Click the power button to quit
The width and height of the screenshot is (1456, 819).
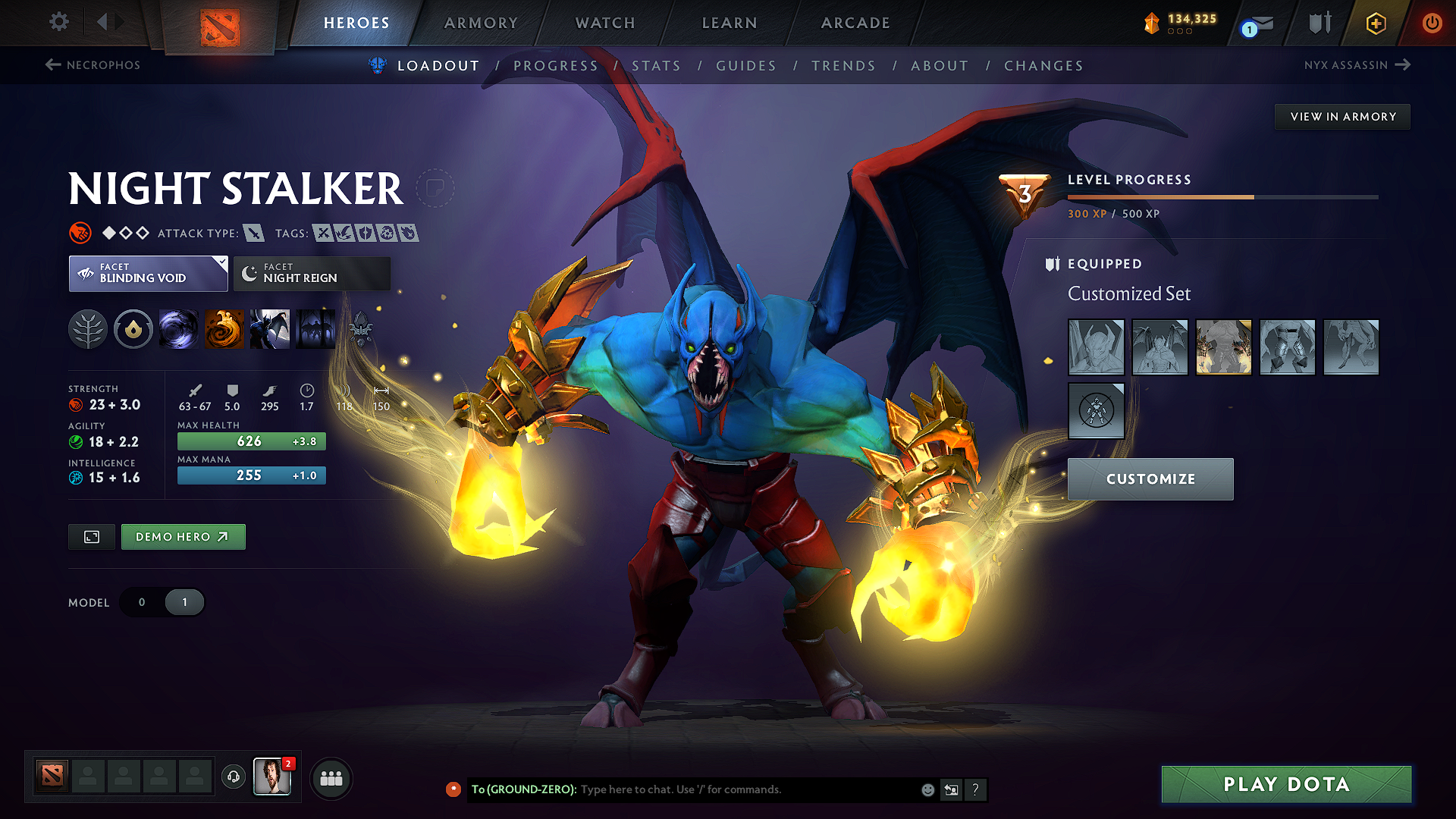pos(1432,23)
